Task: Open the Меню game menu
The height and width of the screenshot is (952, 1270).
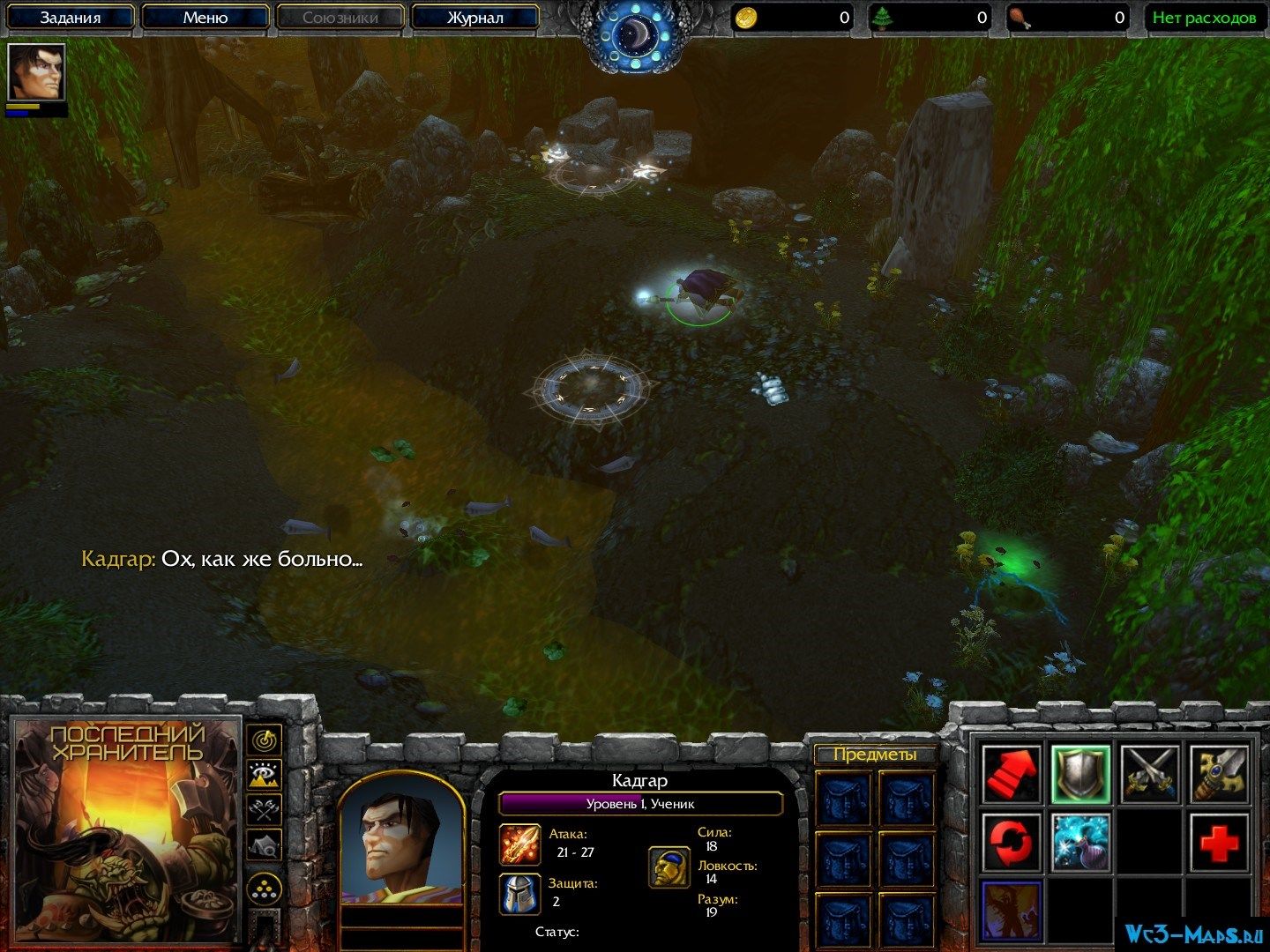Action: tap(205, 18)
